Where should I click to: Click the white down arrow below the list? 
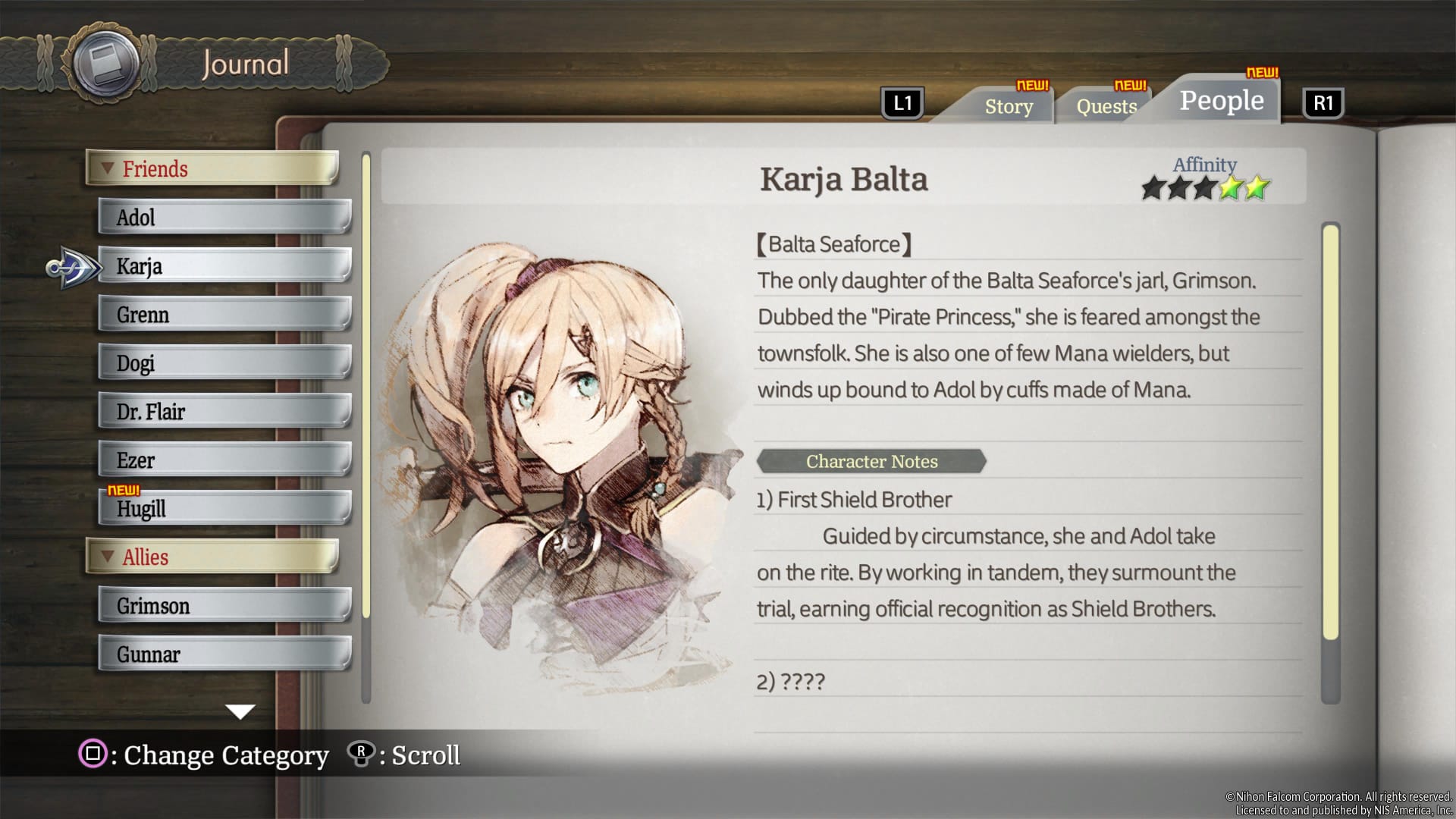[x=240, y=712]
